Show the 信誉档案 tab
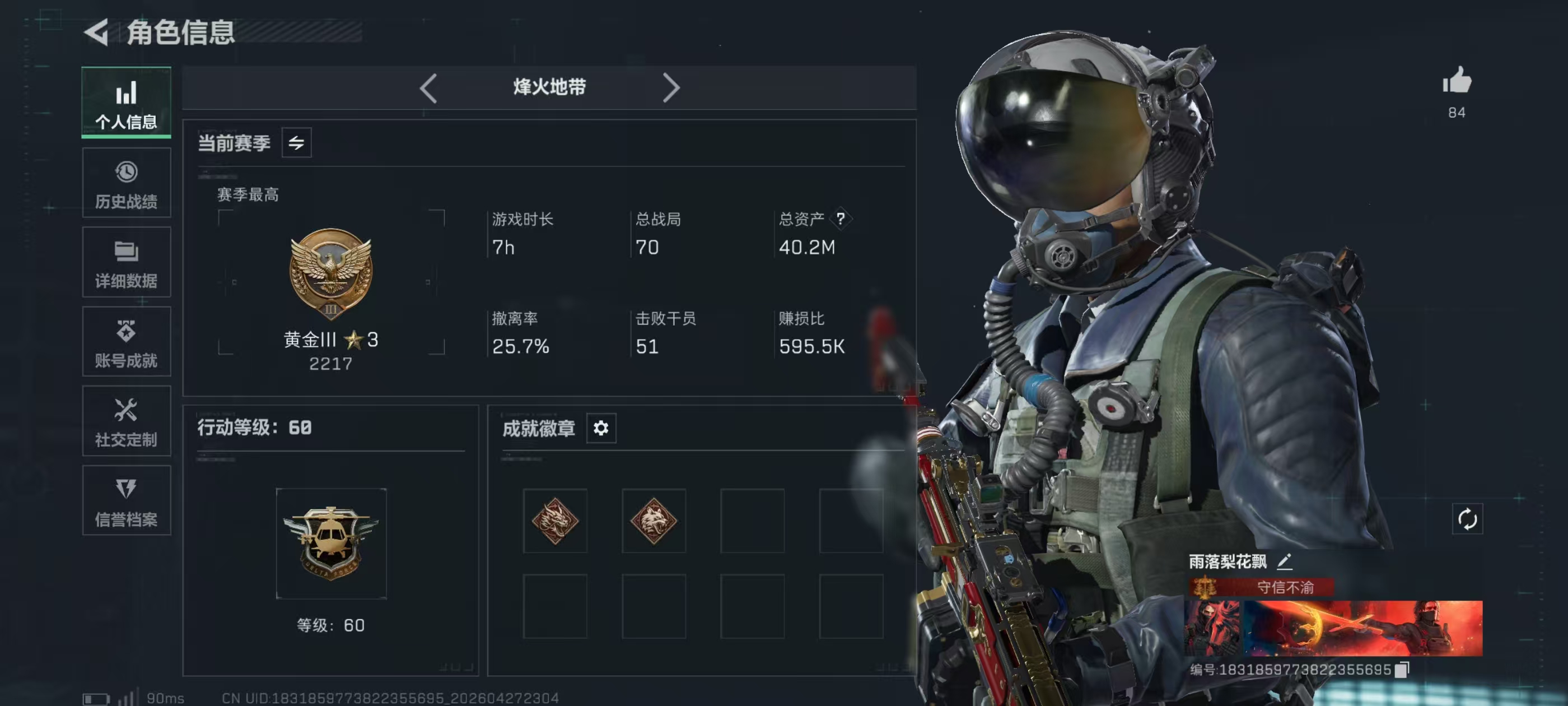This screenshot has height=706, width=1568. point(126,501)
